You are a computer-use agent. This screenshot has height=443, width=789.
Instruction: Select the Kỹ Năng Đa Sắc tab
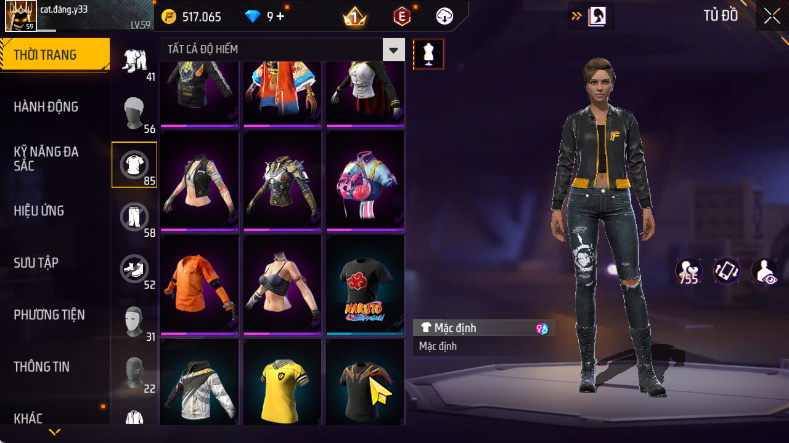46,158
